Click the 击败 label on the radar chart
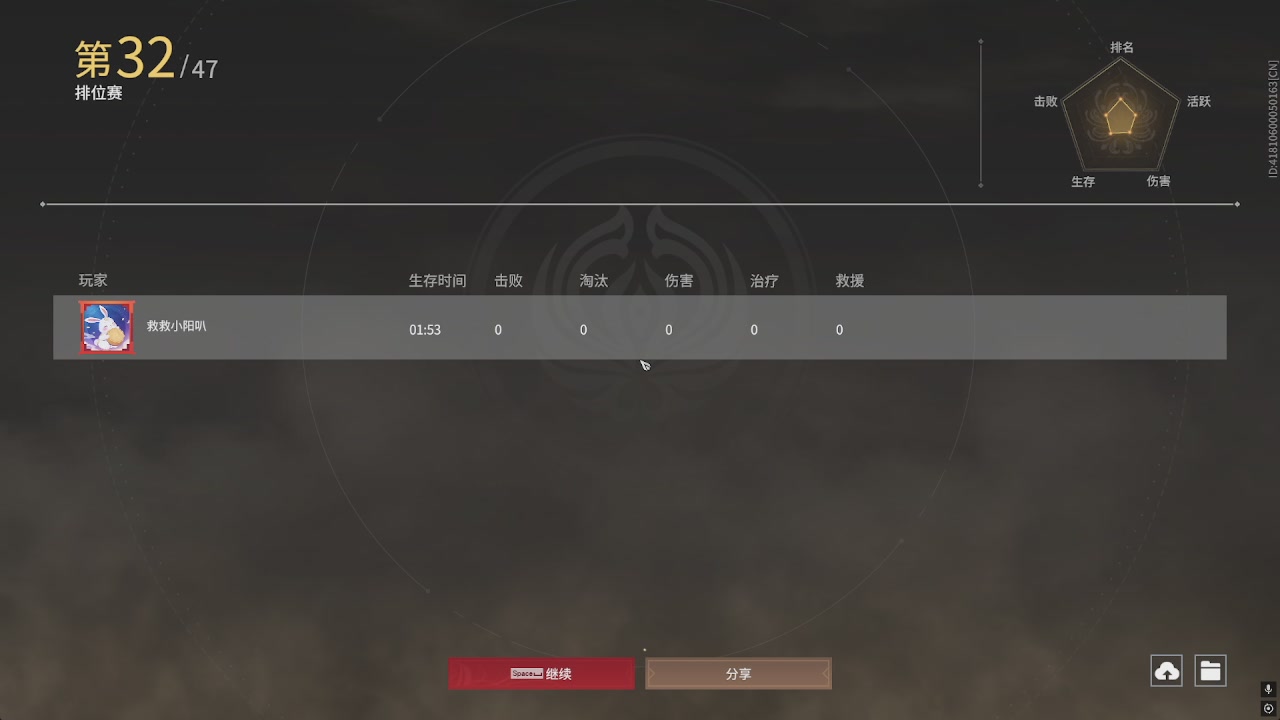The width and height of the screenshot is (1280, 720). 1046,101
